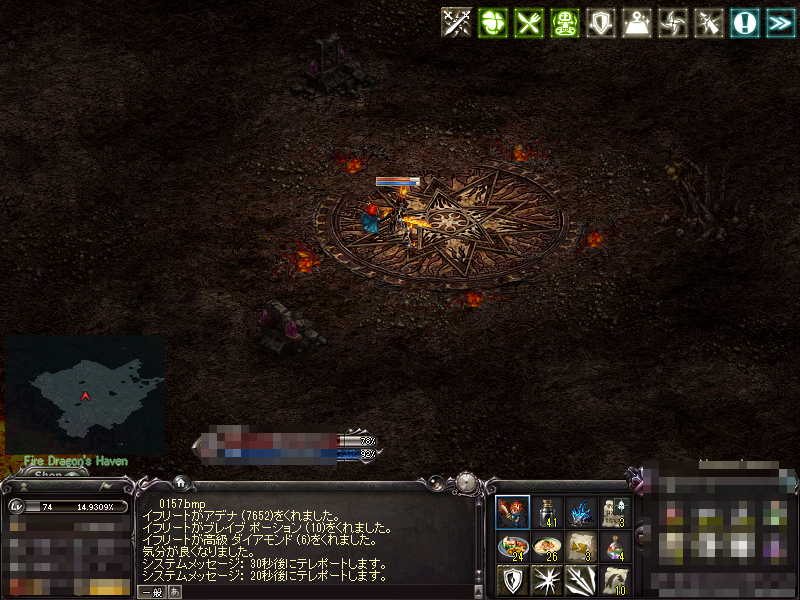Click the sparkling weight icon

(638, 23)
